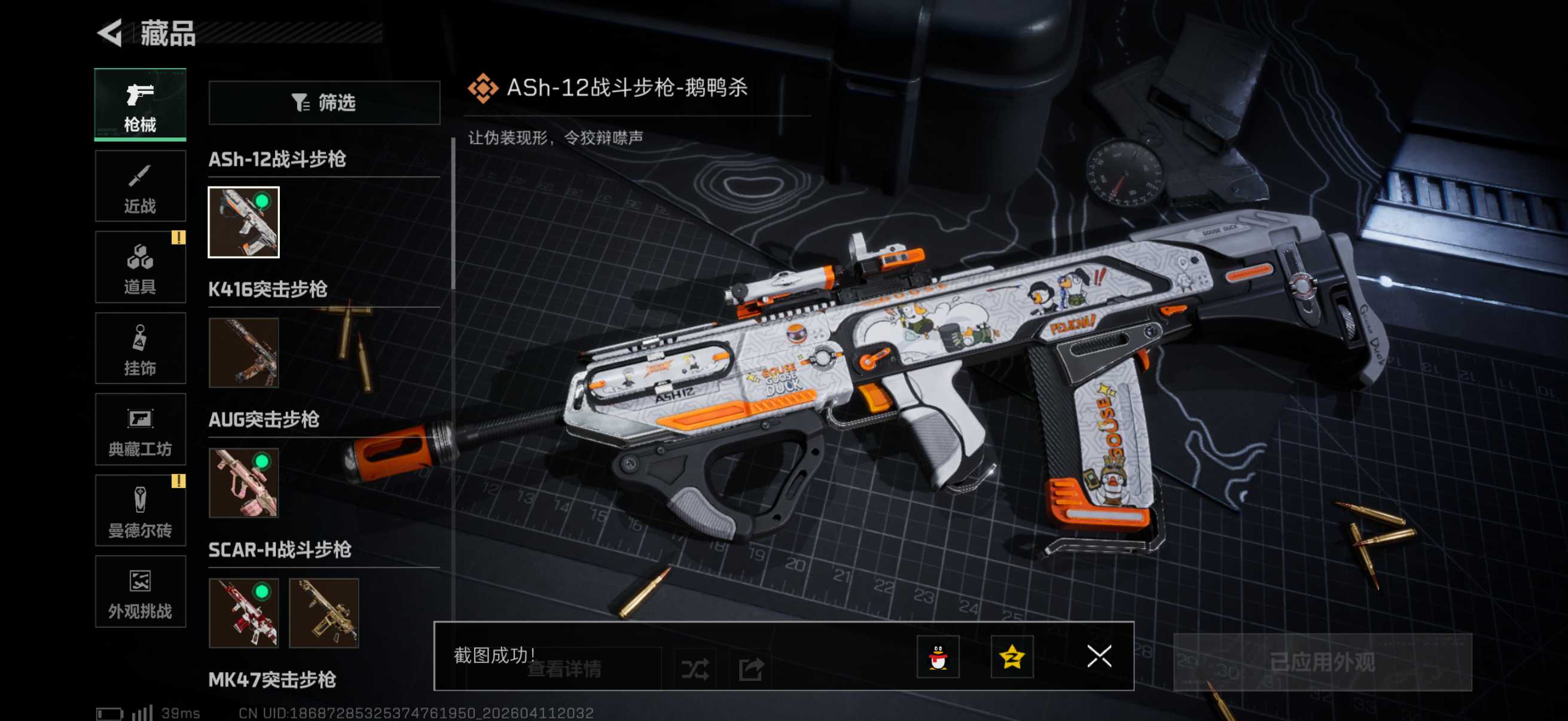Select the pink AUG rifle skin
This screenshot has height=721, width=1568.
(243, 483)
